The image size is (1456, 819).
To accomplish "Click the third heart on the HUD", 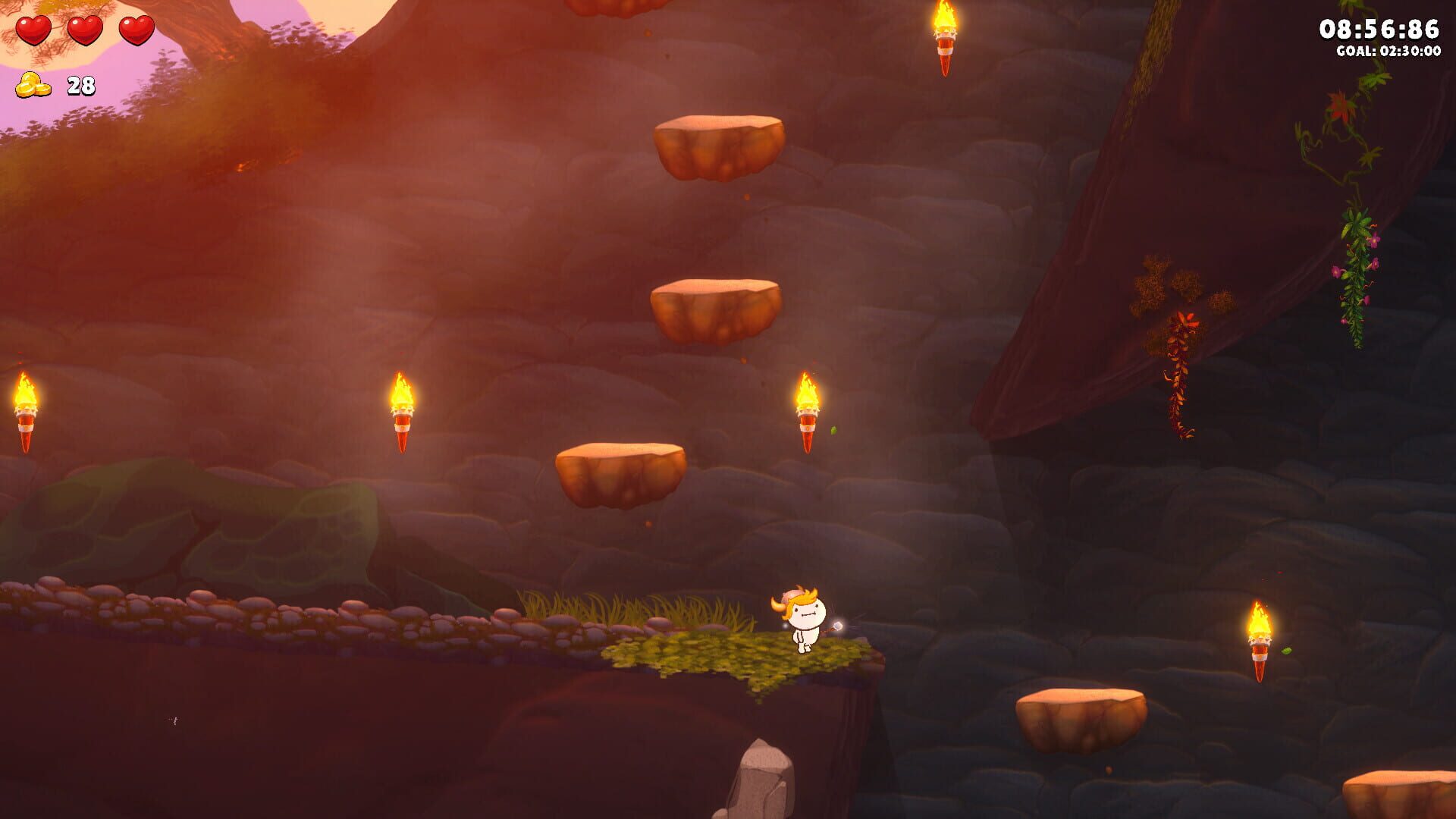I will pyautogui.click(x=136, y=32).
